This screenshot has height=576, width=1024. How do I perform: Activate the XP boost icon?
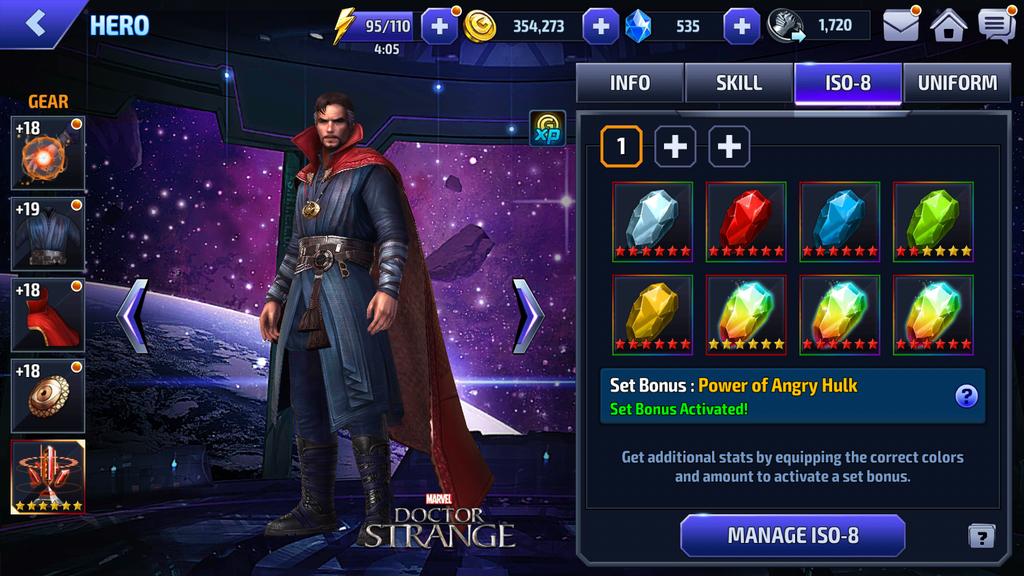pos(547,129)
